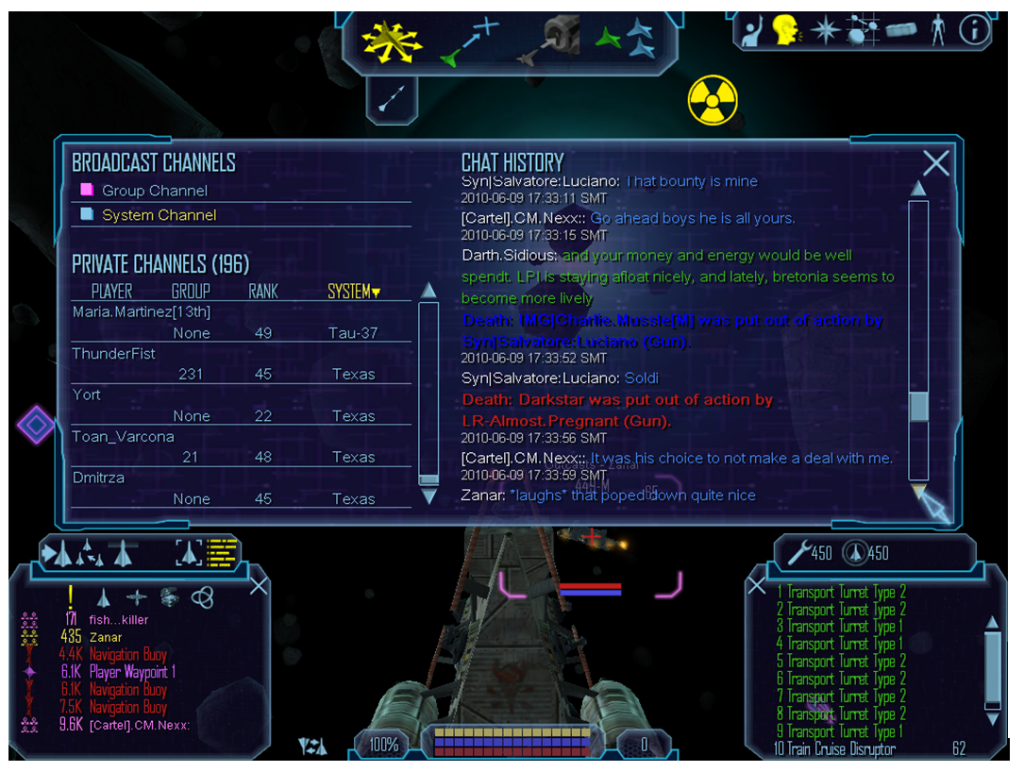Click the chat history scroll up arrow
1024x772 pixels.
point(917,188)
